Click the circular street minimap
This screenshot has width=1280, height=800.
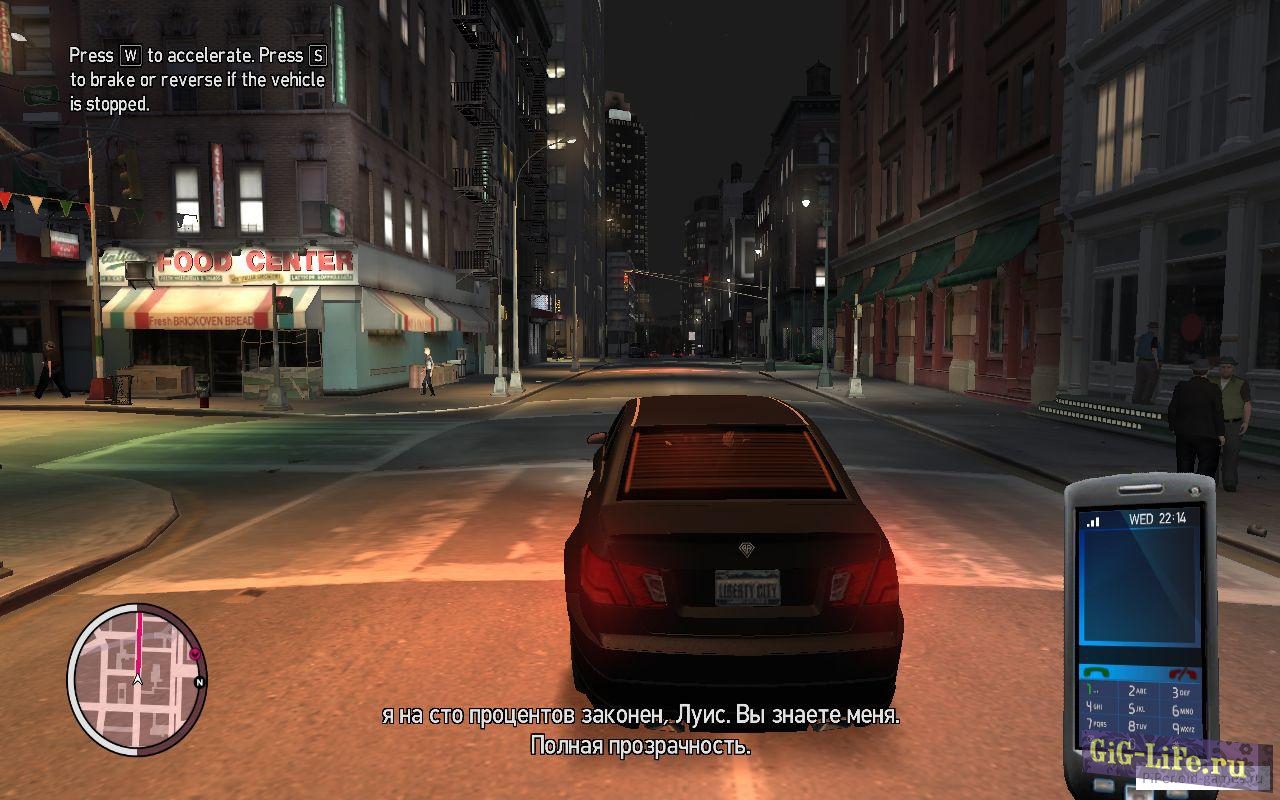tap(137, 679)
